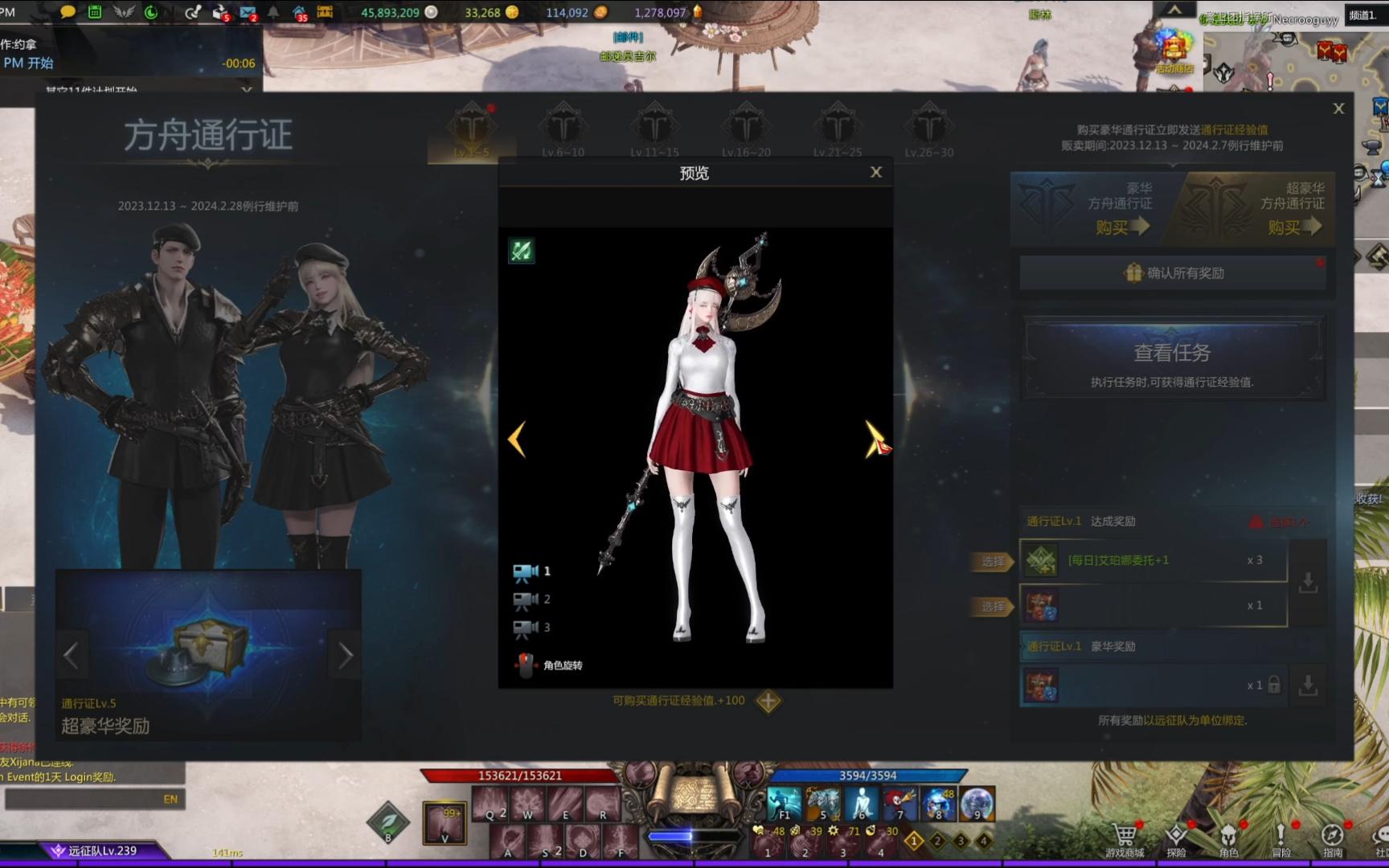The height and width of the screenshot is (868, 1389).
Task: Toggle weapon display in preview
Action: tap(521, 251)
